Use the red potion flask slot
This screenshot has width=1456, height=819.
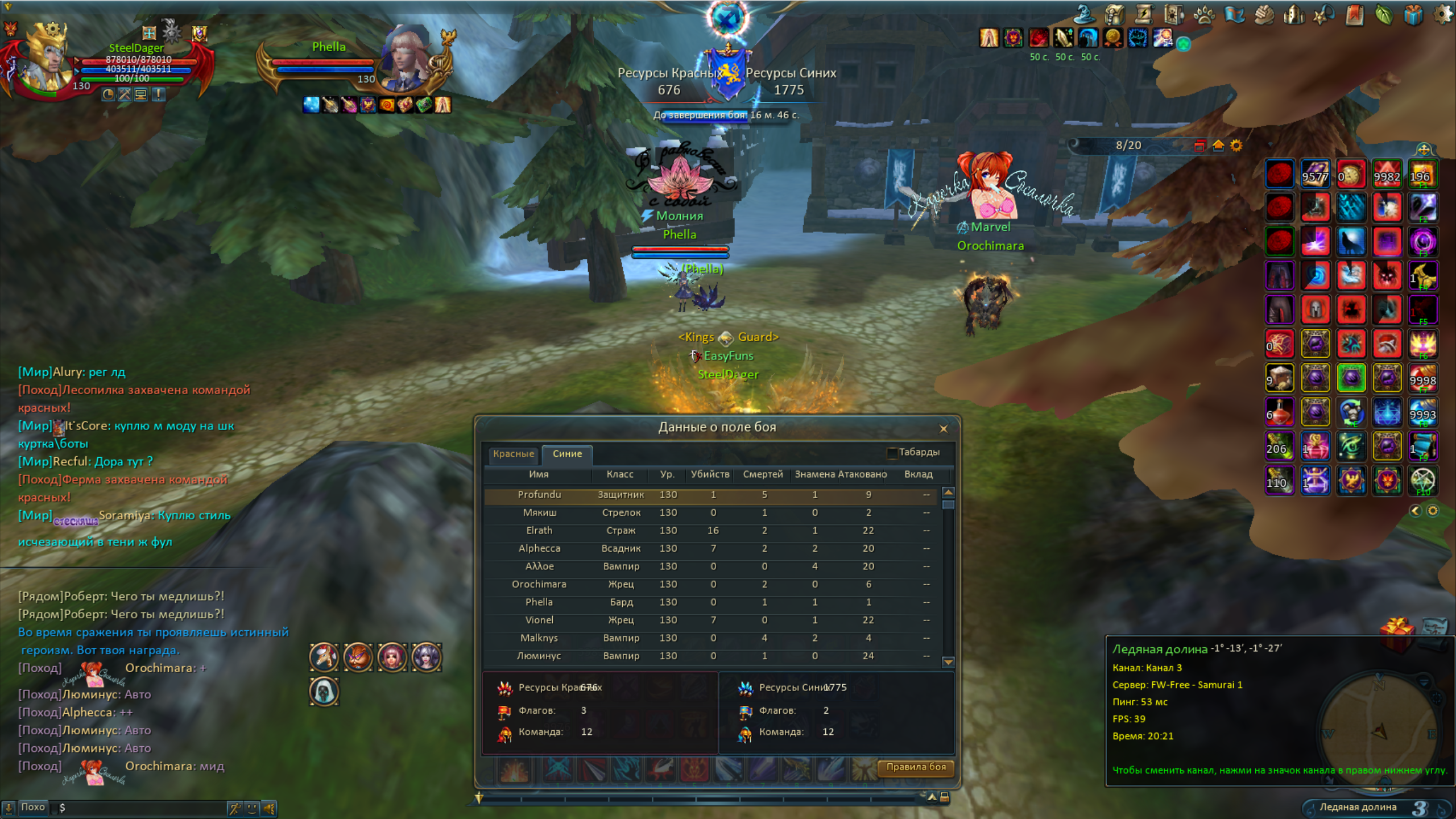pos(1280,412)
